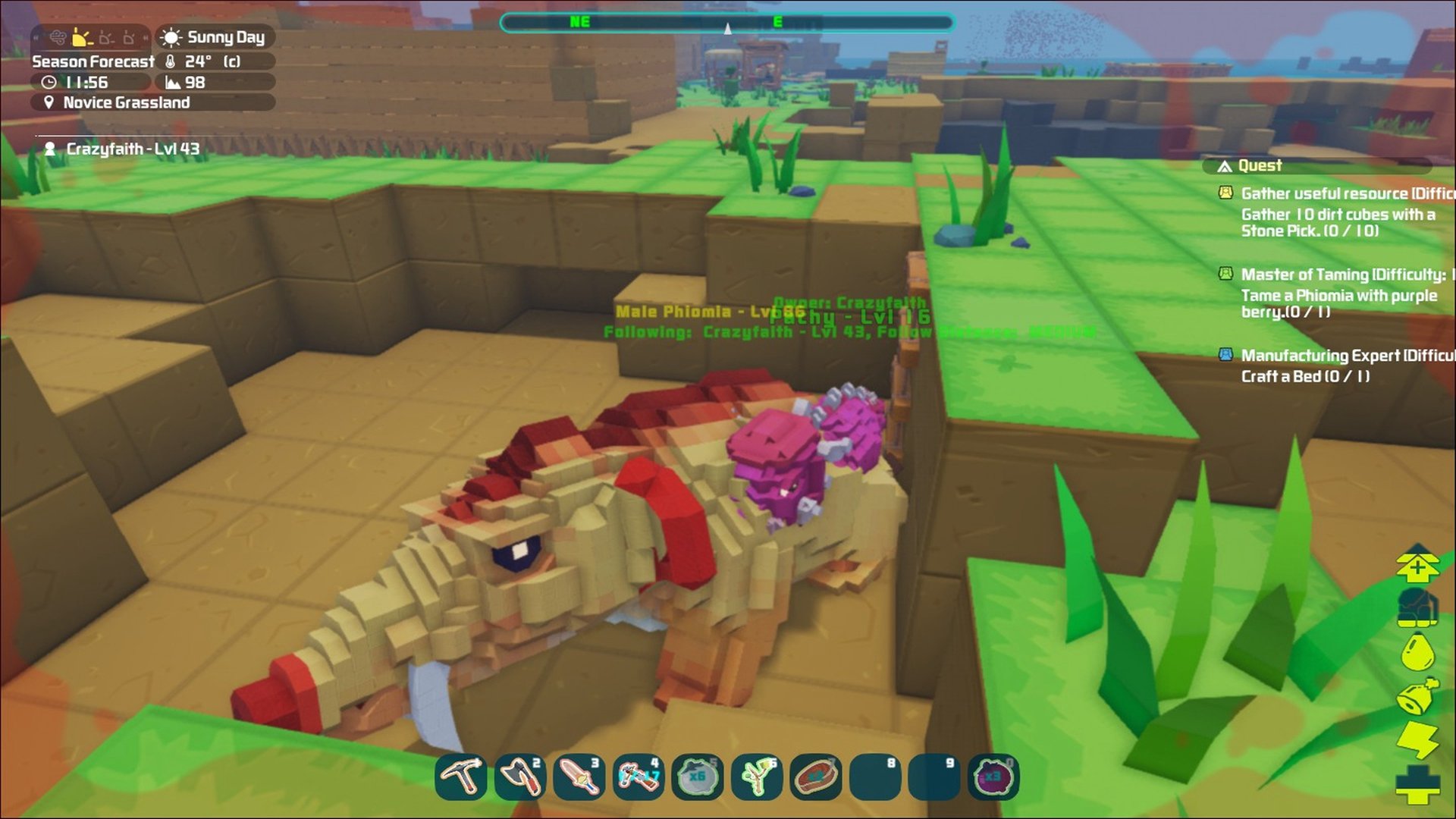Click the highlighted sun forecast icon
1456x819 pixels.
(x=82, y=37)
